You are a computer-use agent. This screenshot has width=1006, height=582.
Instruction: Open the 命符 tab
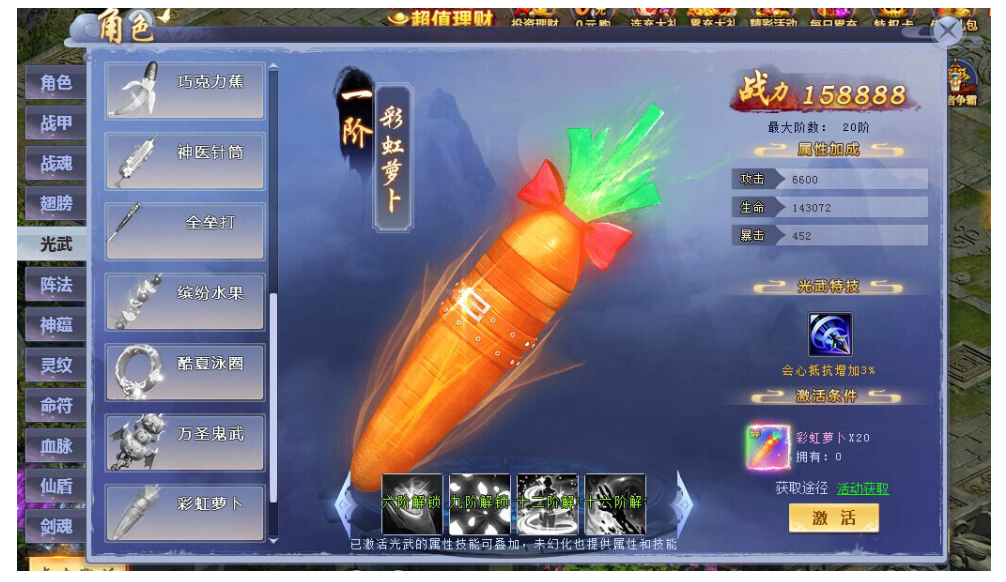coord(56,406)
